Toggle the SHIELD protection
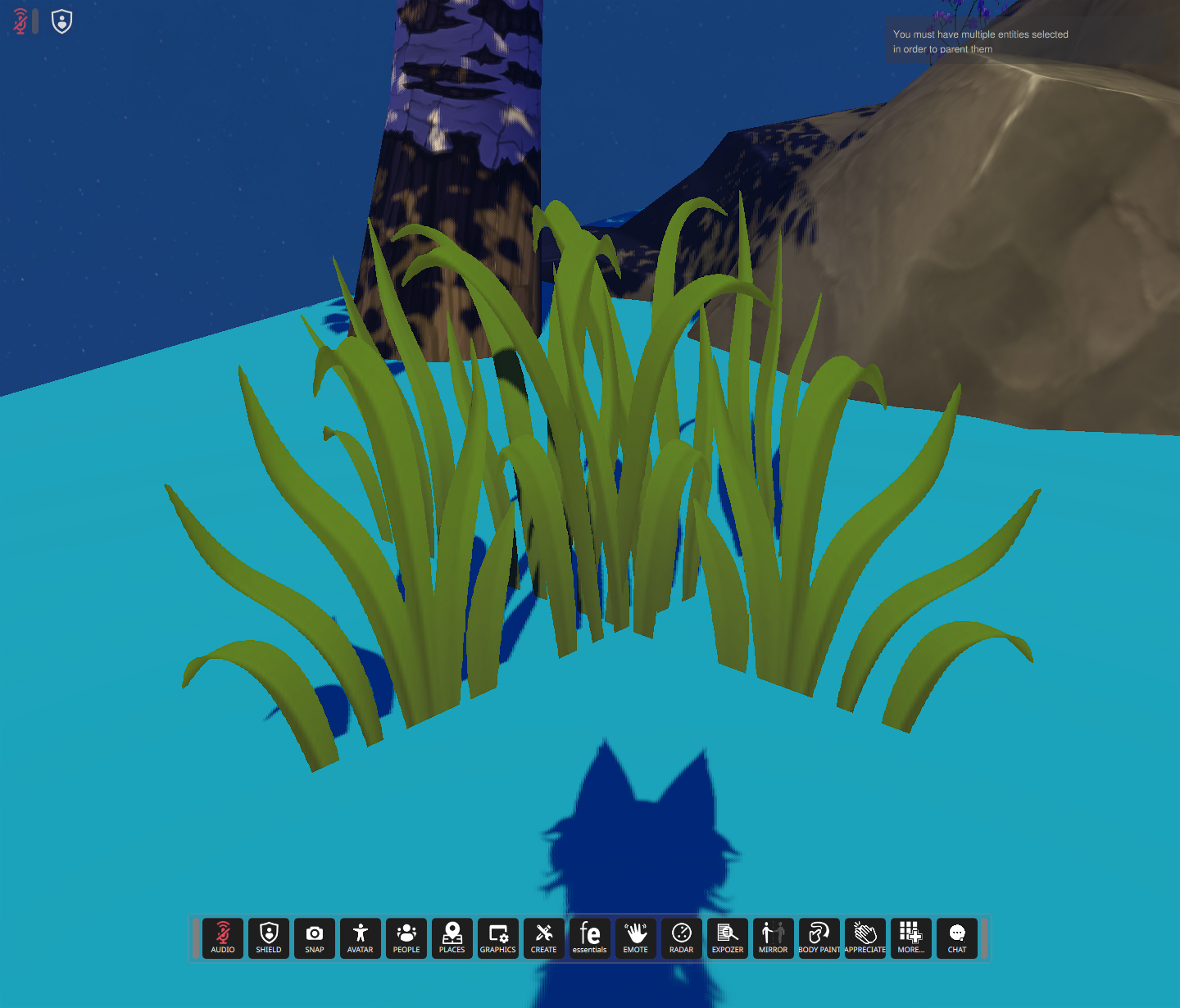Viewport: 1180px width, 1008px height. tap(268, 938)
